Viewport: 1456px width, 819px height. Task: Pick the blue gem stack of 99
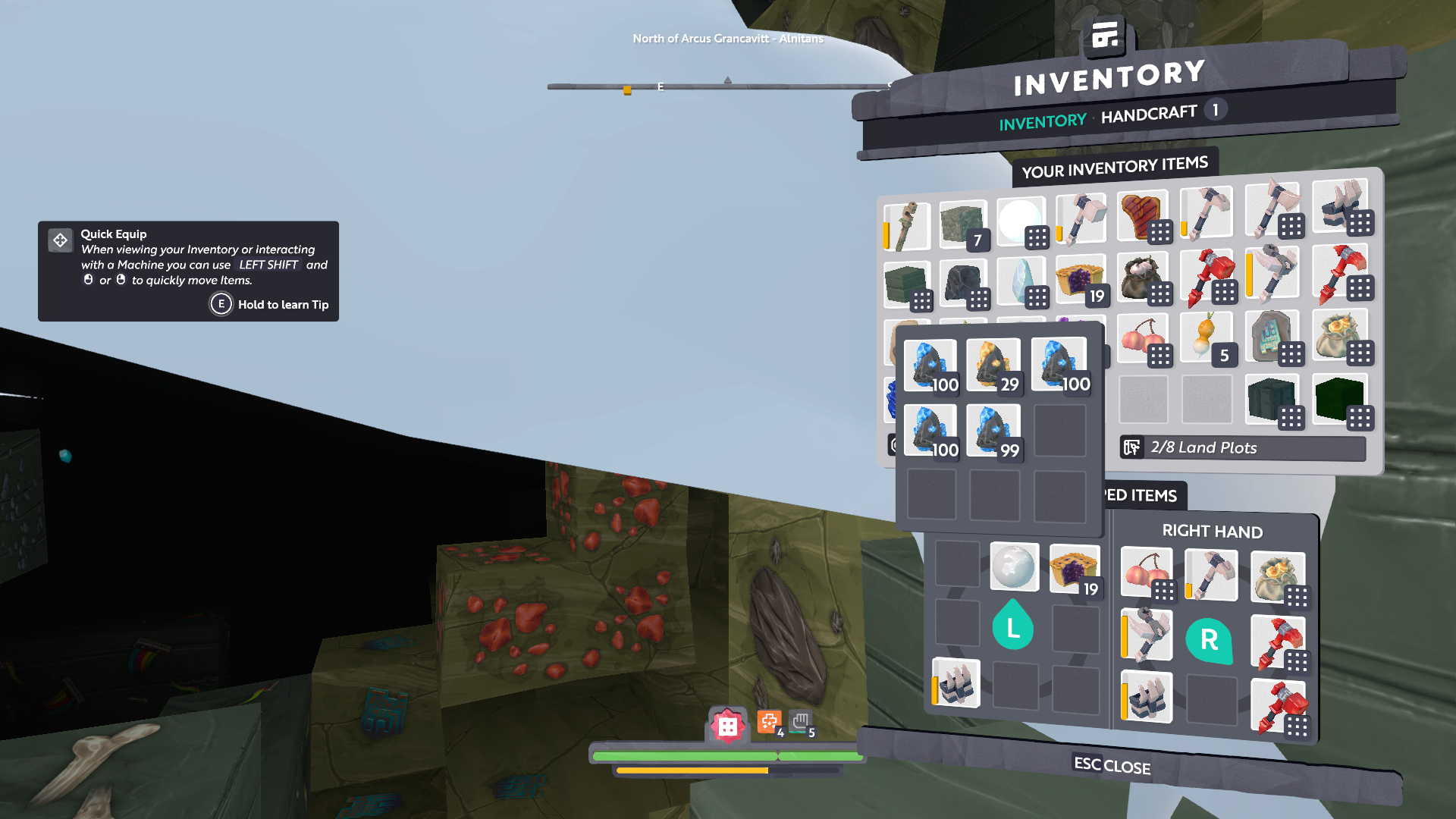click(993, 431)
